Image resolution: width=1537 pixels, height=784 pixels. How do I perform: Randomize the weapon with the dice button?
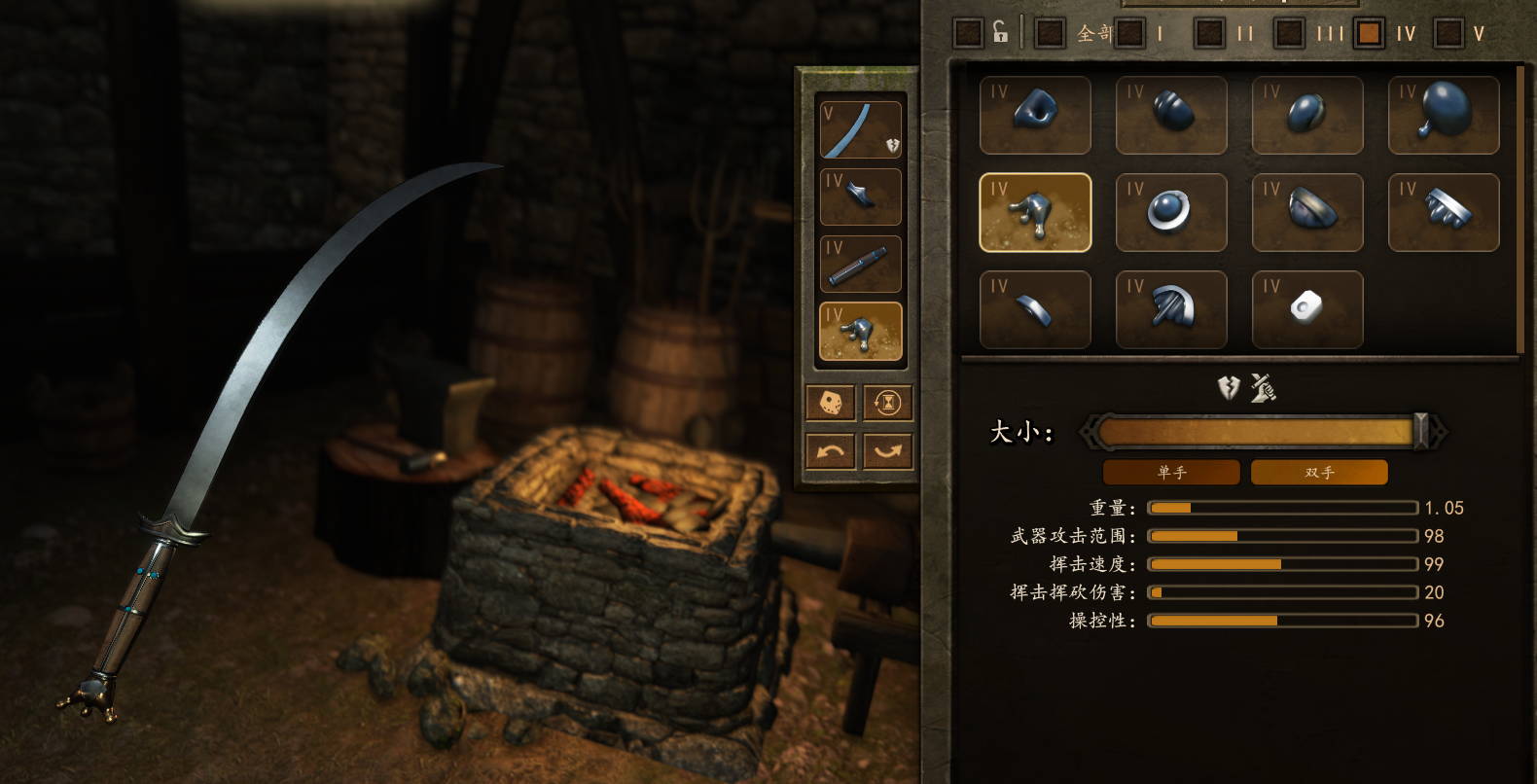(x=831, y=403)
